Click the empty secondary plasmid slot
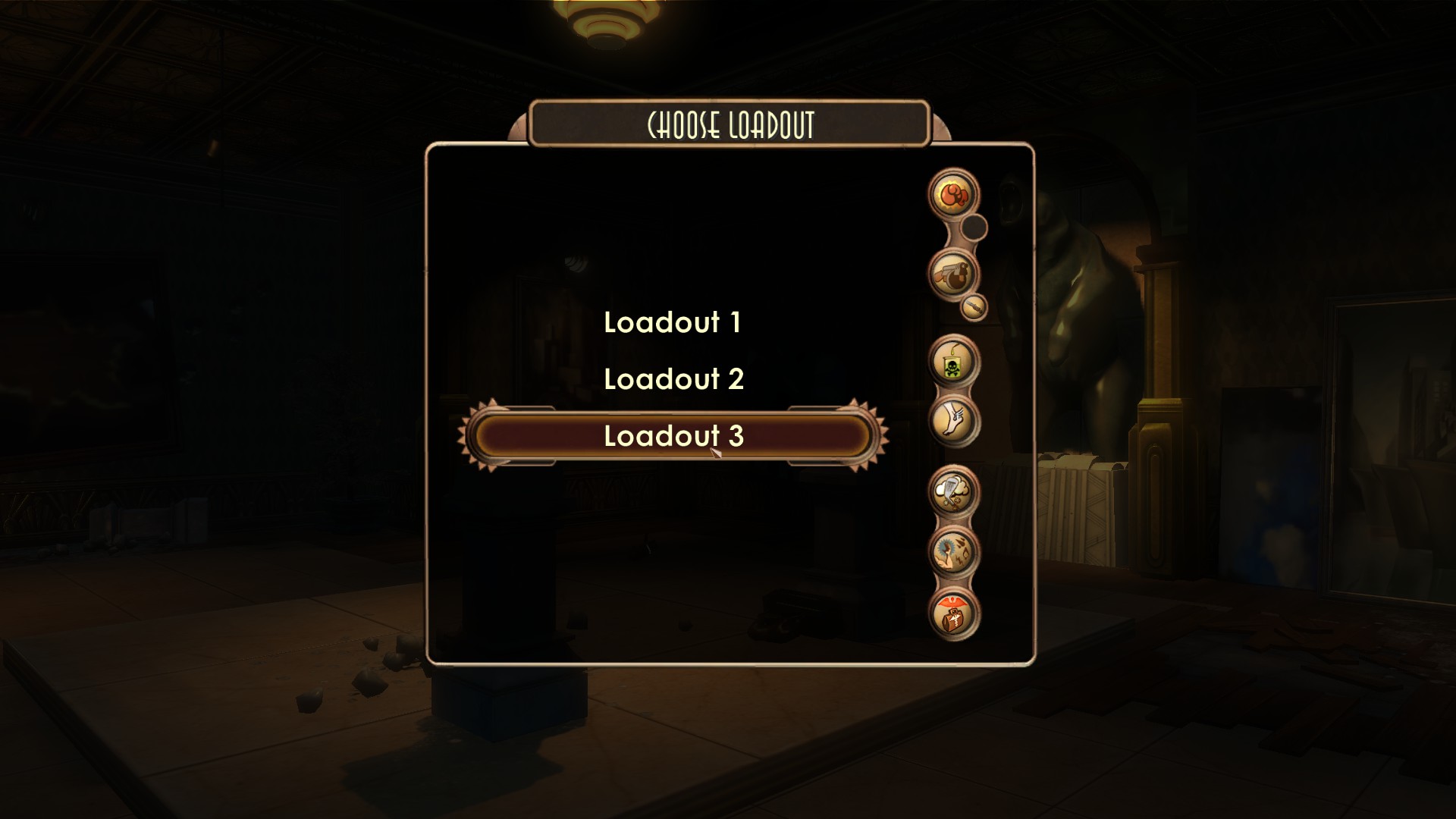The width and height of the screenshot is (1456, 819). (x=975, y=227)
